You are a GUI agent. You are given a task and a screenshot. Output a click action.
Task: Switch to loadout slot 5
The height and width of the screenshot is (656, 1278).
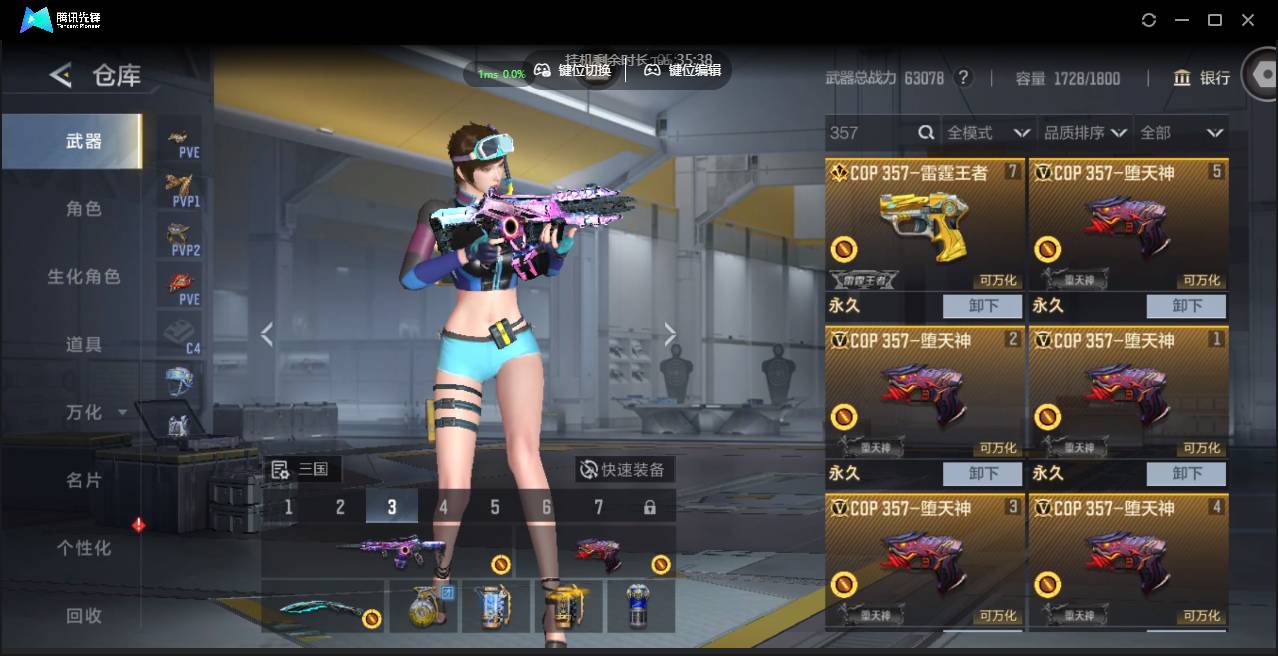pos(495,507)
